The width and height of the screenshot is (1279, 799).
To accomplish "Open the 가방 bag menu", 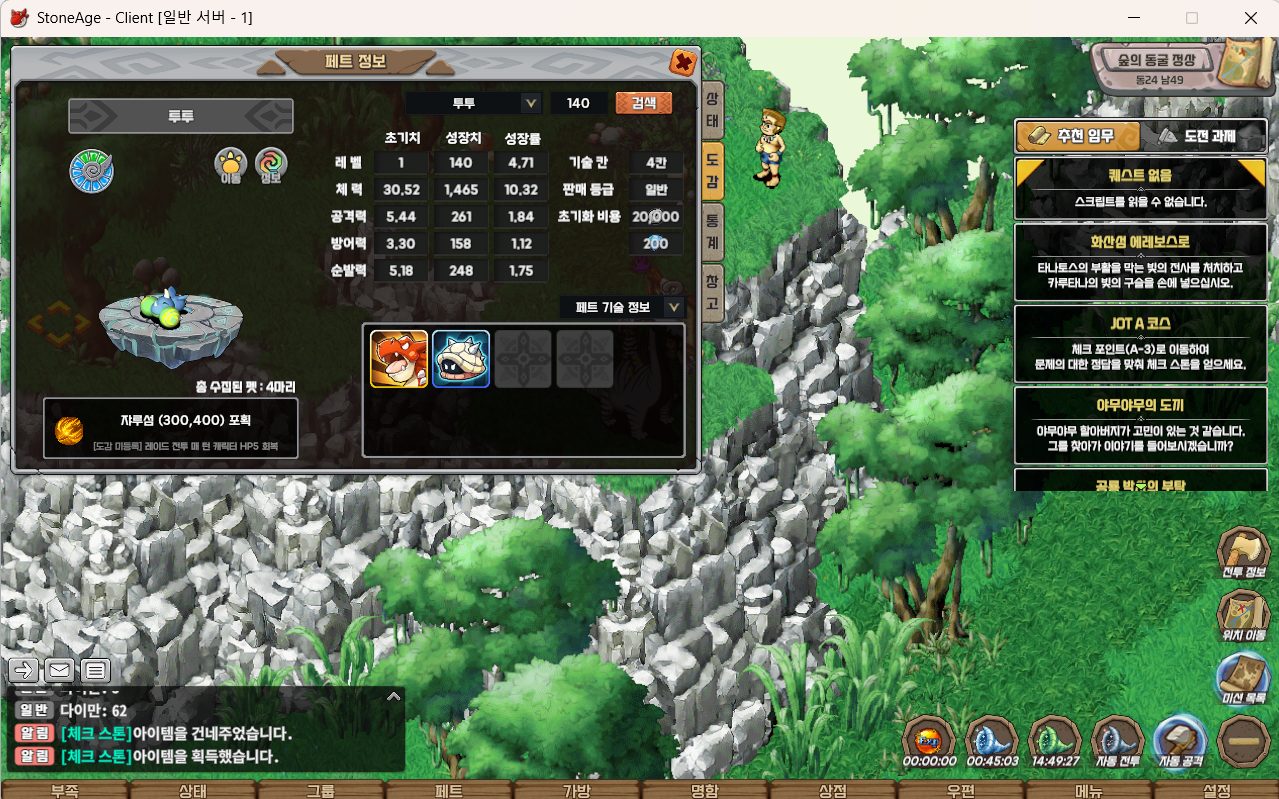I will coord(577,790).
